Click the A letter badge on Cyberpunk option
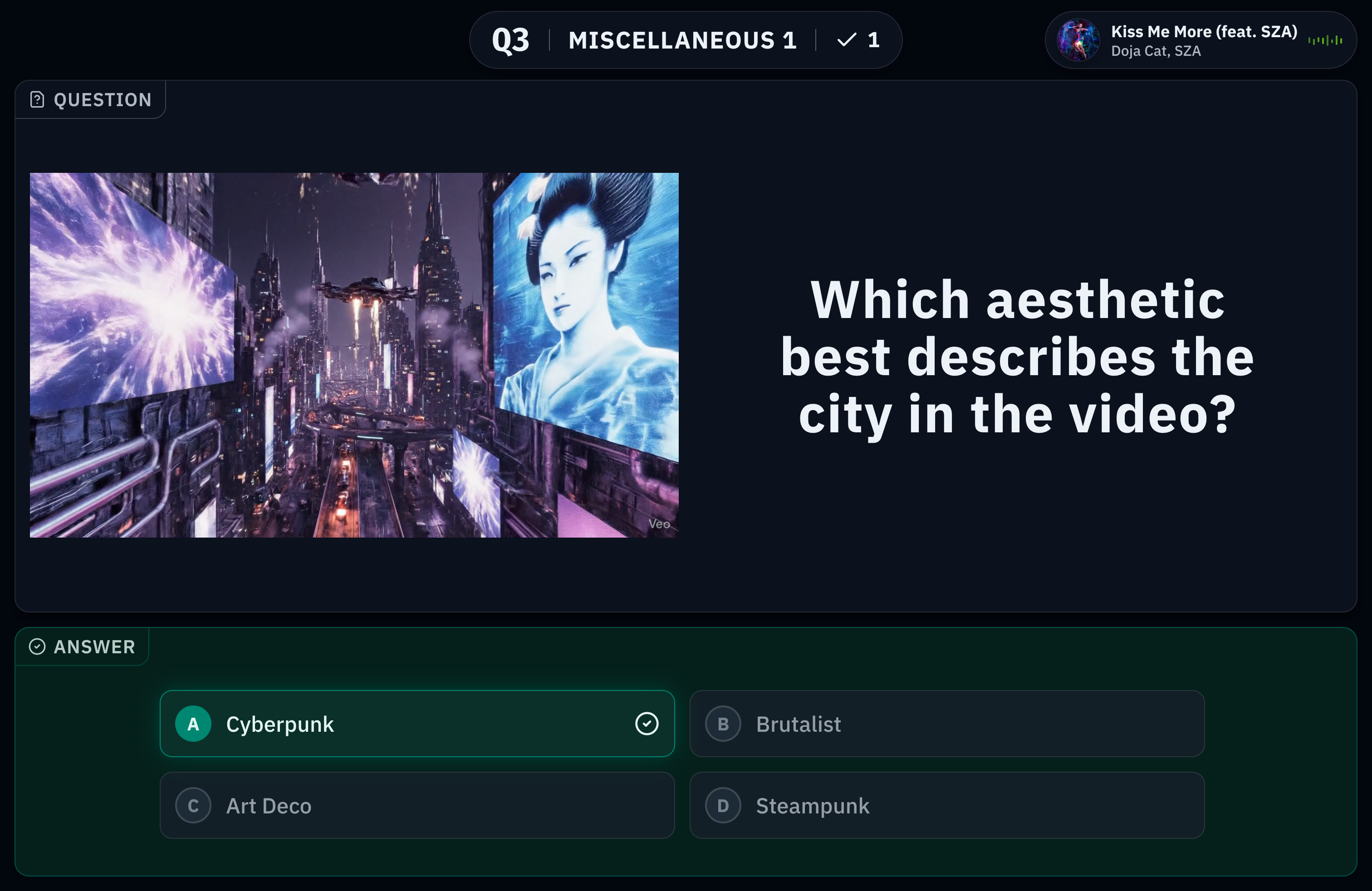The width and height of the screenshot is (1372, 891). [x=193, y=724]
